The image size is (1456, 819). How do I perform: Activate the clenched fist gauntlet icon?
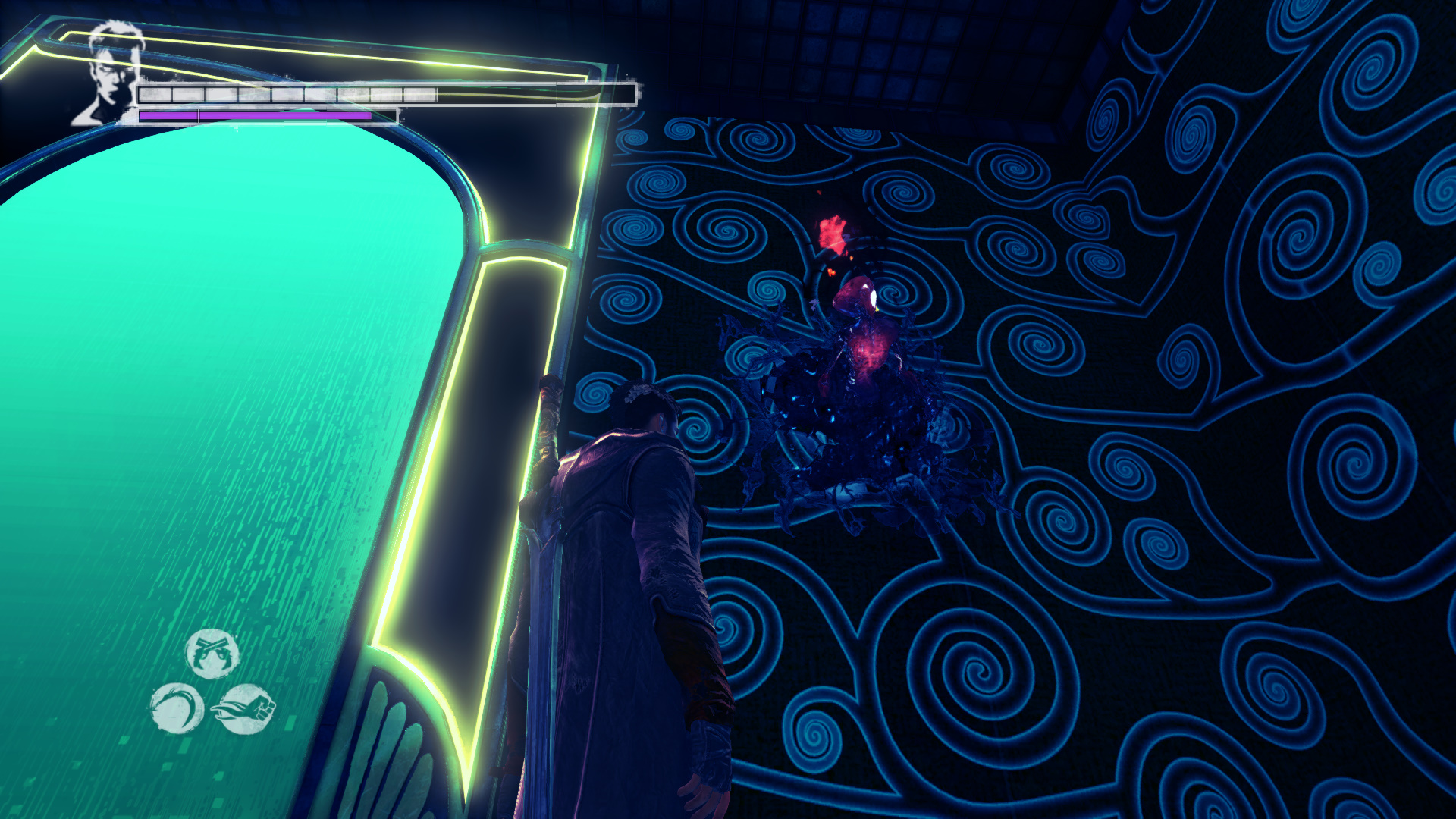coord(245,708)
